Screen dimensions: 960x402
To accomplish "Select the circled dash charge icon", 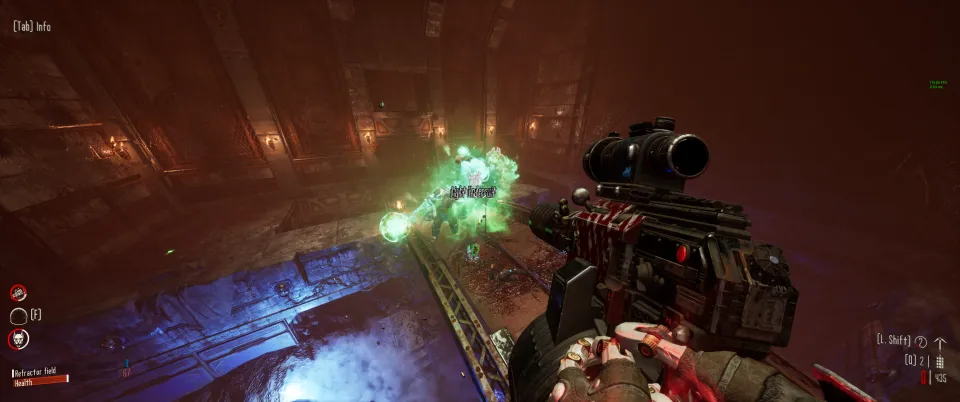I will [x=921, y=341].
